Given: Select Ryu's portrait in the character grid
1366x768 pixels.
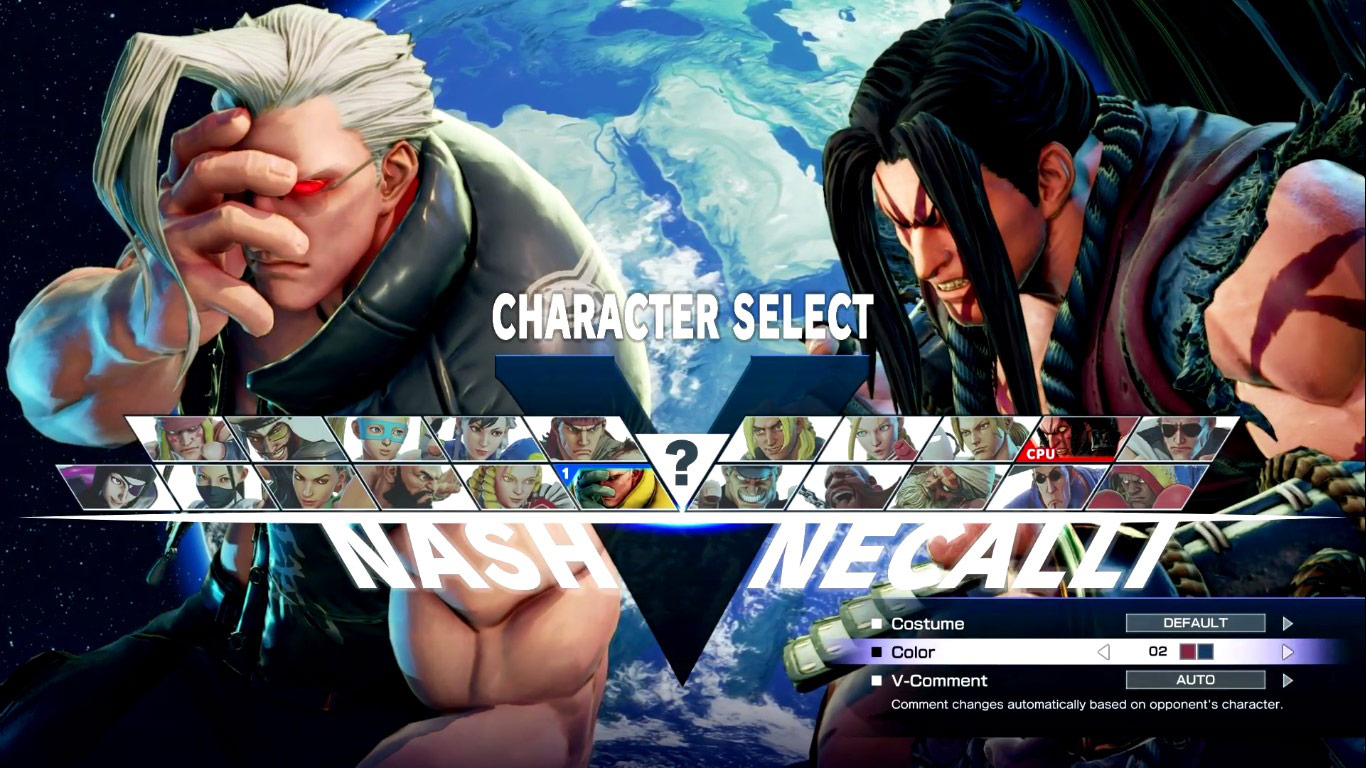Looking at the screenshot, I should tap(585, 438).
